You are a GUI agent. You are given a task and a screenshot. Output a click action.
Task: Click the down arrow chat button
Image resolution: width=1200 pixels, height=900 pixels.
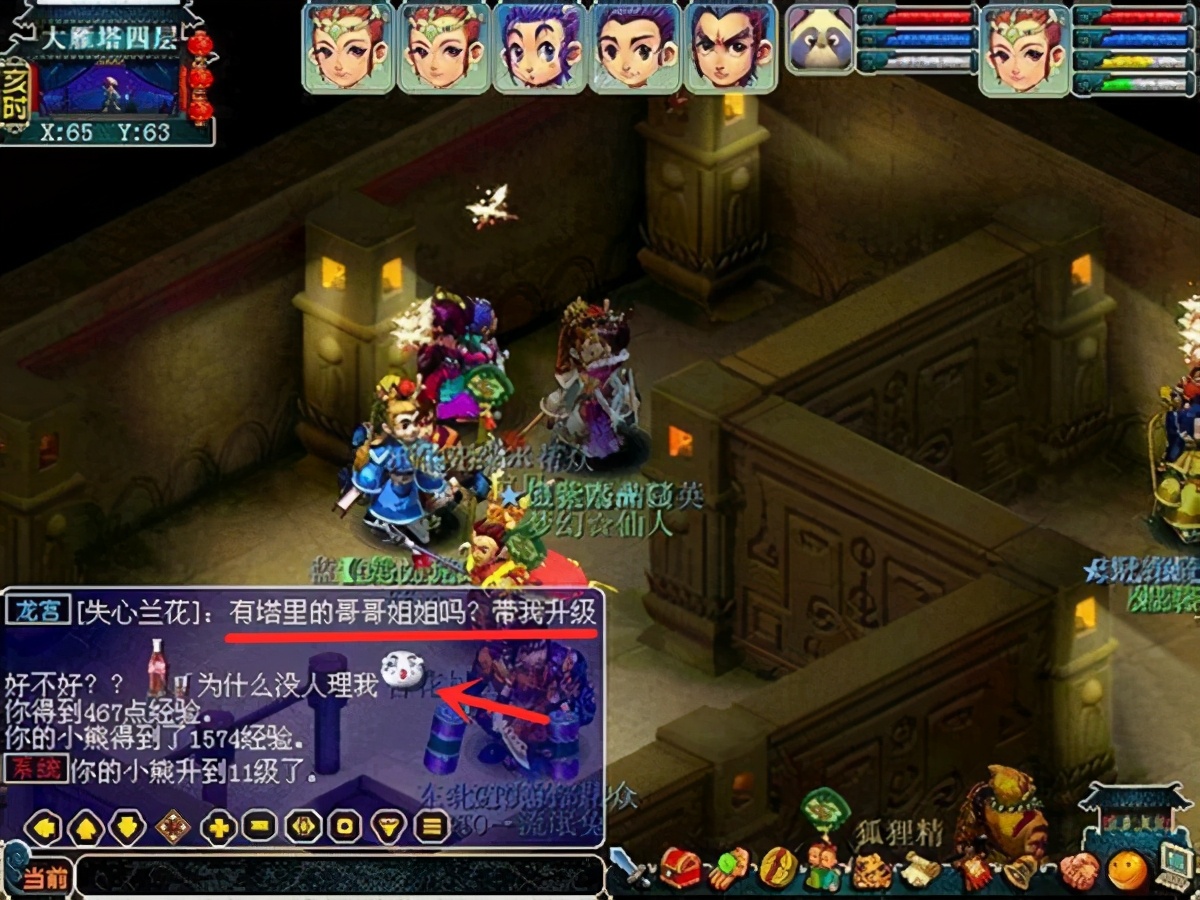128,827
